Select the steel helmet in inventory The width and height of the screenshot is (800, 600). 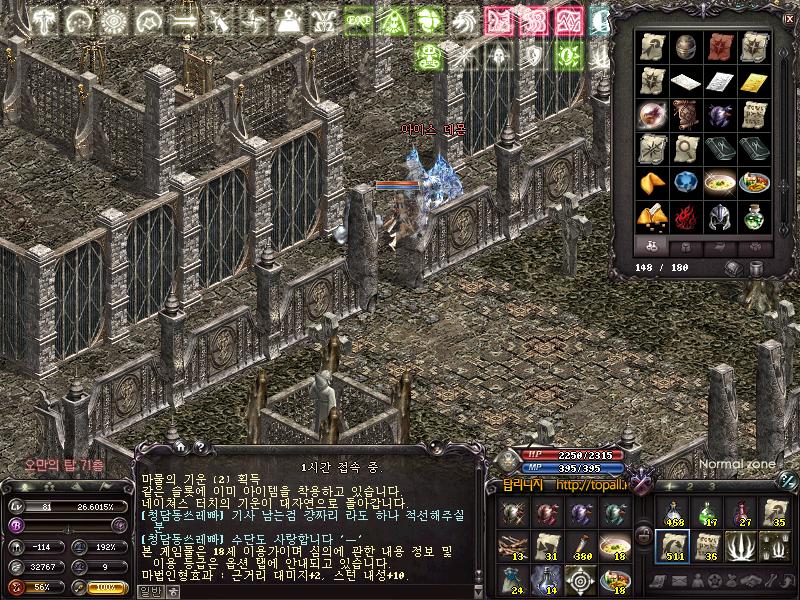tap(720, 216)
